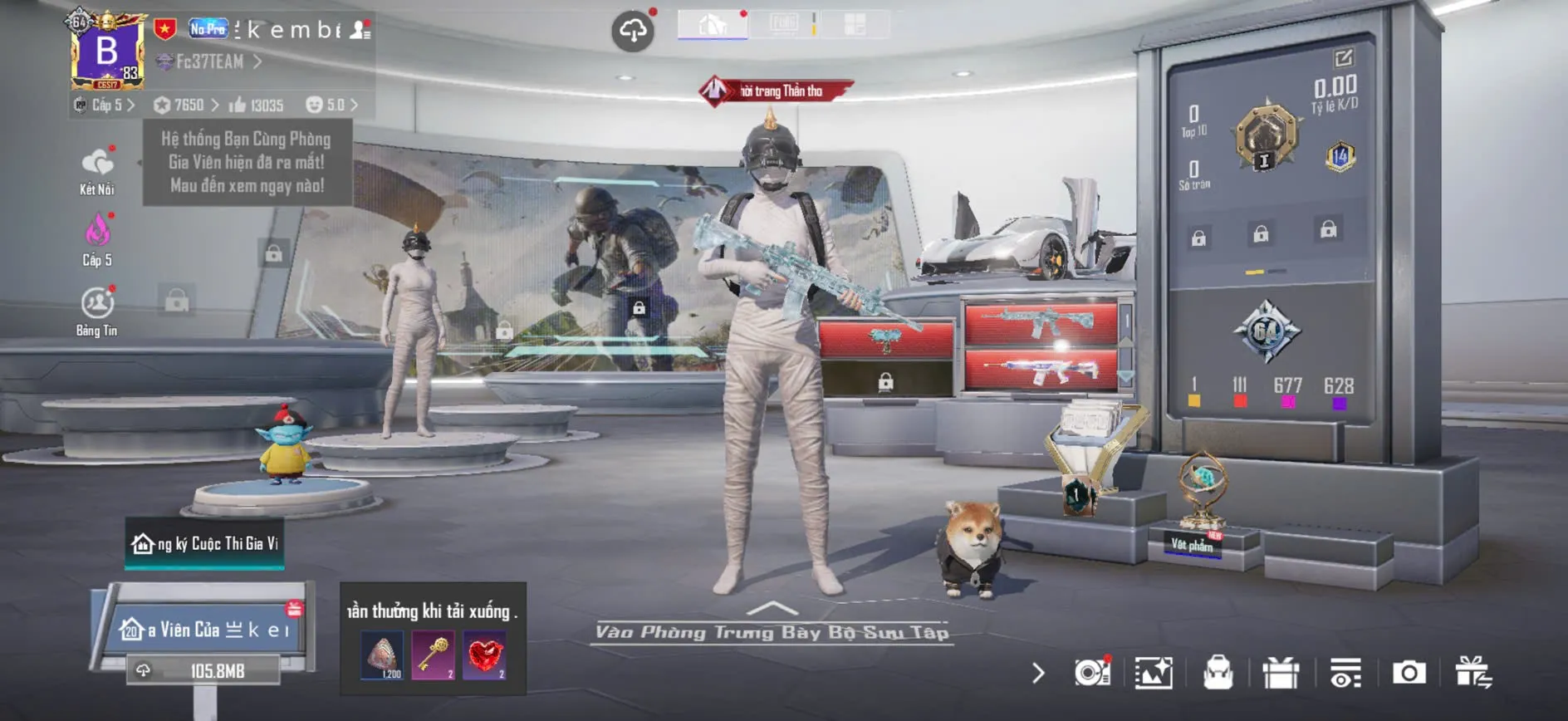The image size is (1568, 721).
Task: Select the home tab at top
Action: [x=713, y=25]
